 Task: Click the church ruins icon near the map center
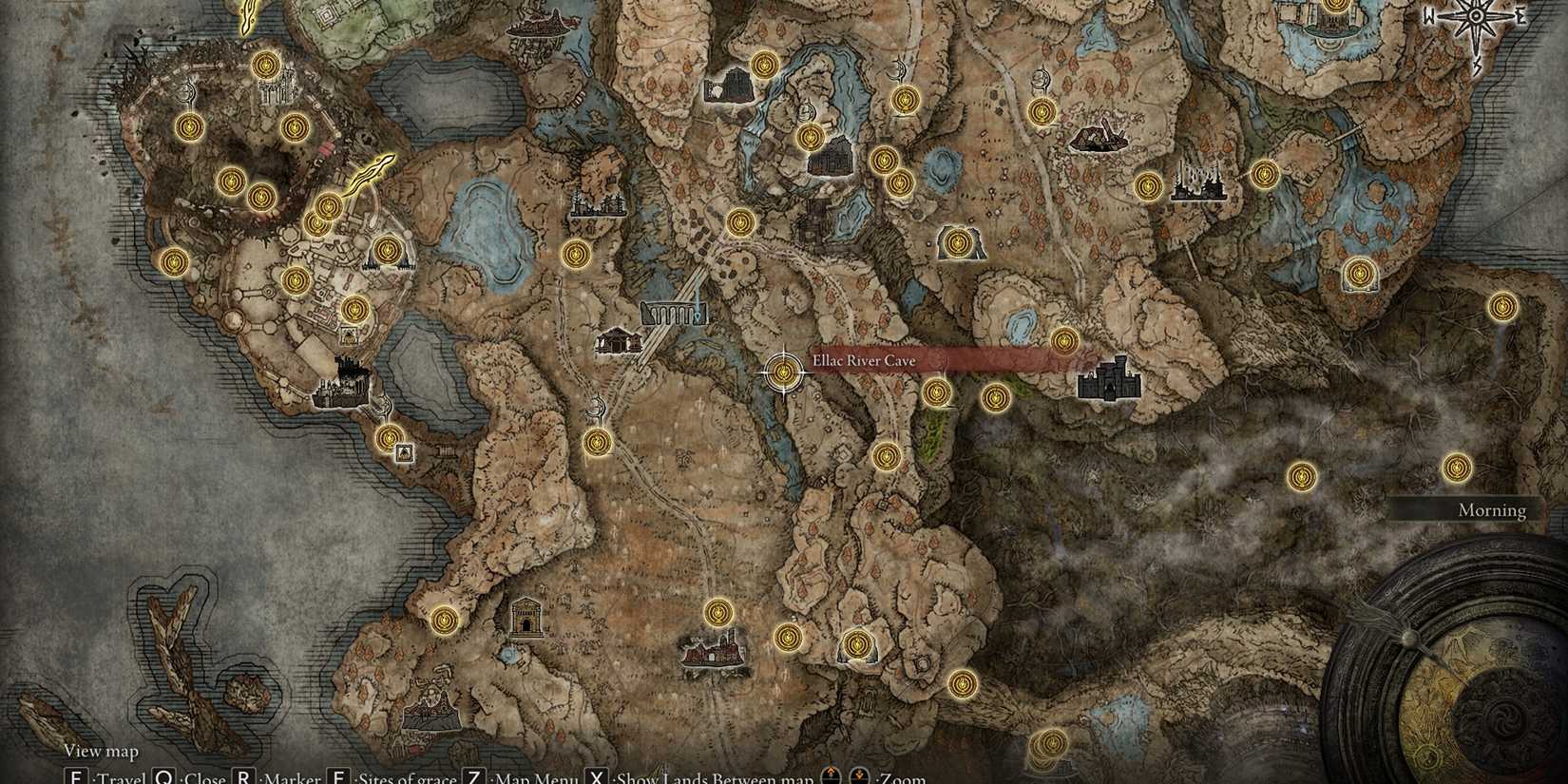[x=618, y=339]
